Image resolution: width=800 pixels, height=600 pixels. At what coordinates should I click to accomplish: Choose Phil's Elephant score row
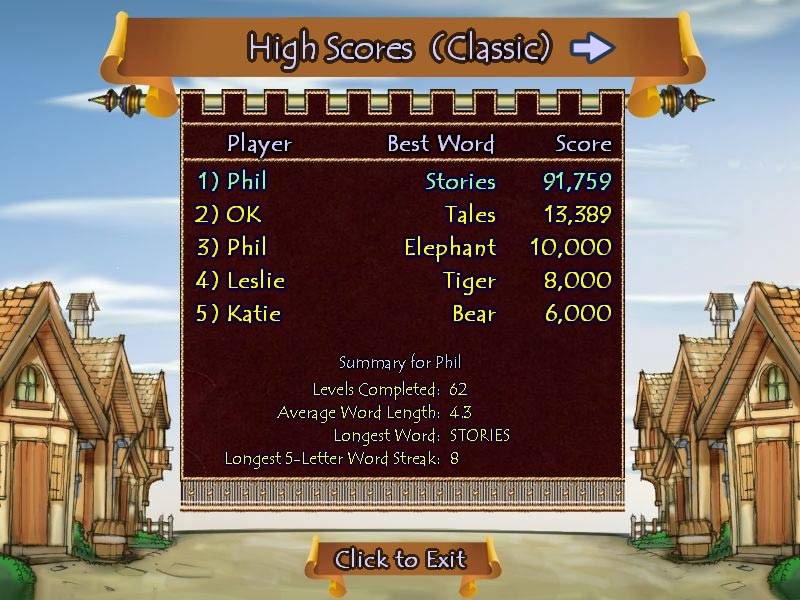click(403, 247)
